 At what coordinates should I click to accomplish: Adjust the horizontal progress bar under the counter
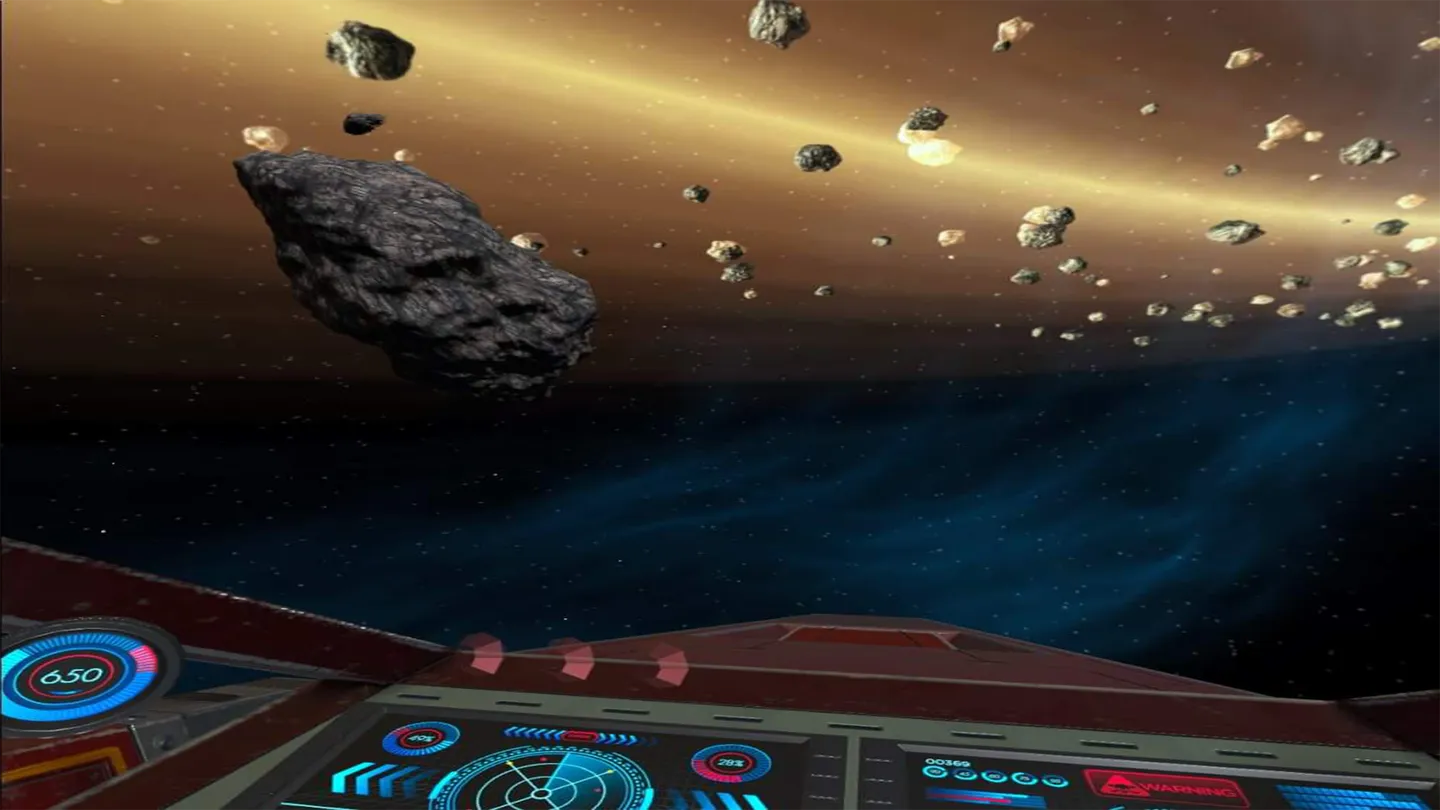985,796
